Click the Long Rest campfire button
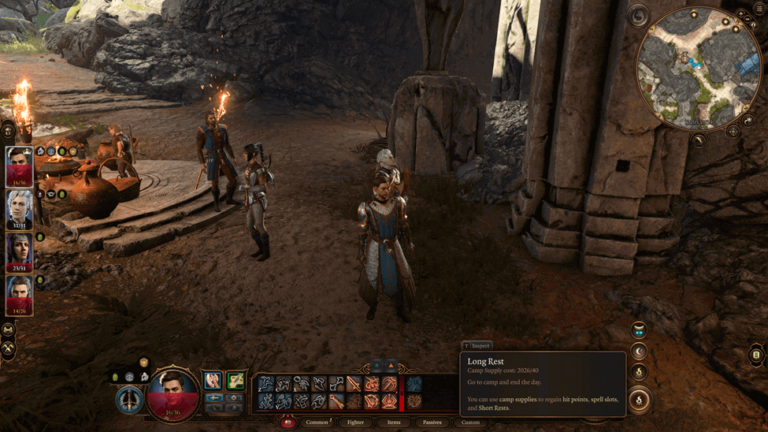 (x=639, y=399)
